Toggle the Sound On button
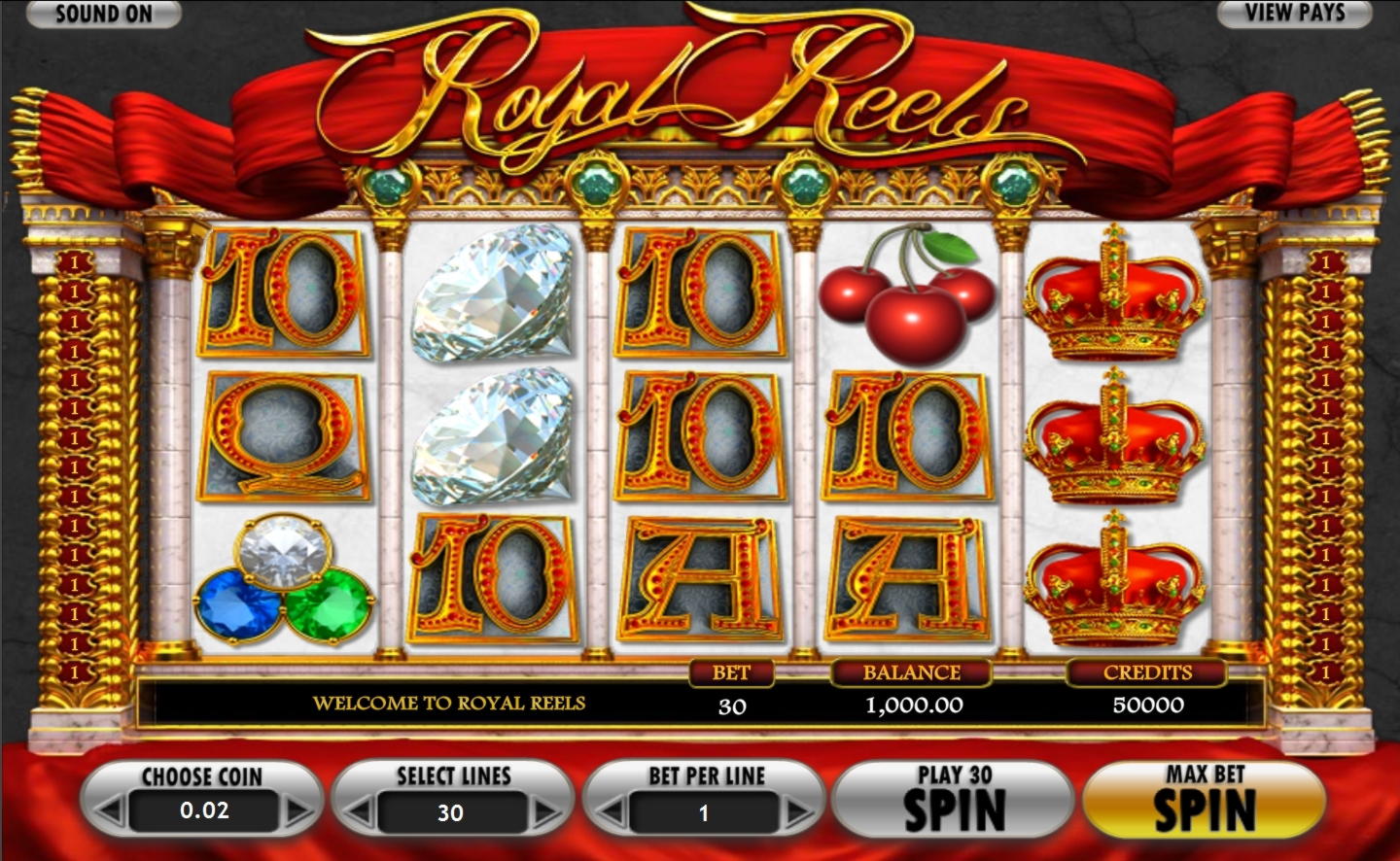Viewport: 1400px width, 861px height. point(103,14)
